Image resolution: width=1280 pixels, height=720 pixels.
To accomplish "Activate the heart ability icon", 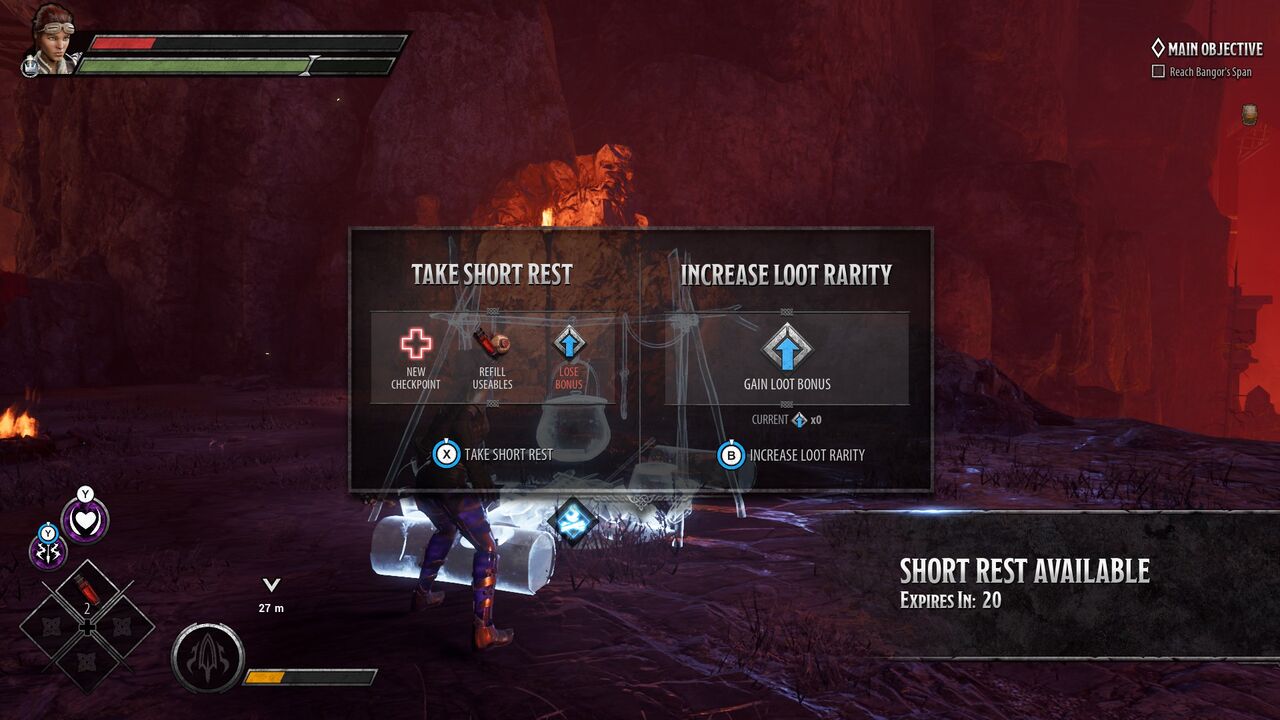I will pyautogui.click(x=85, y=521).
